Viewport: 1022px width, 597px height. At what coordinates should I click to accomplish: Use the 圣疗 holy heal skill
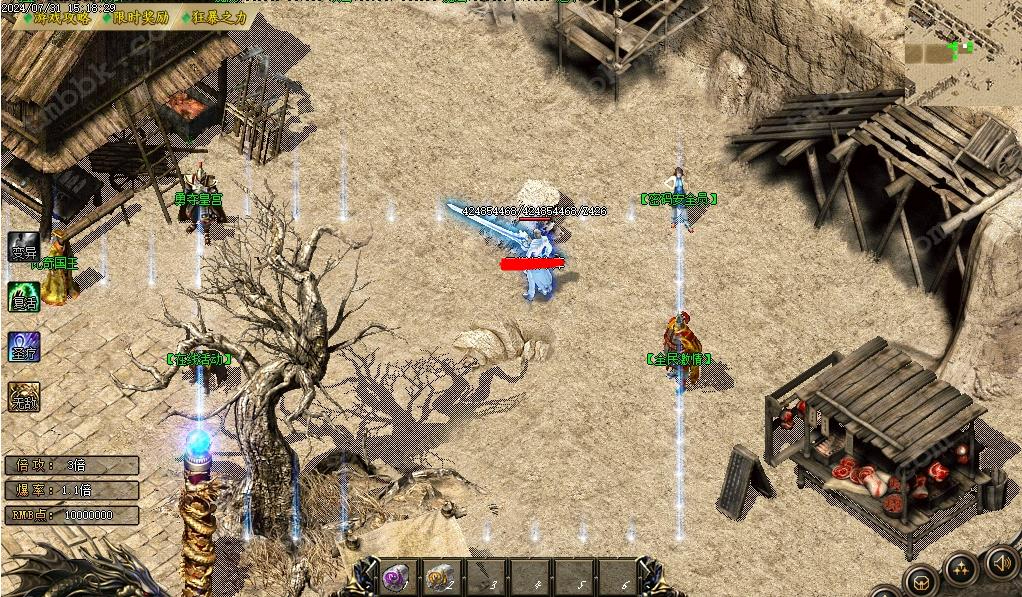coord(23,347)
